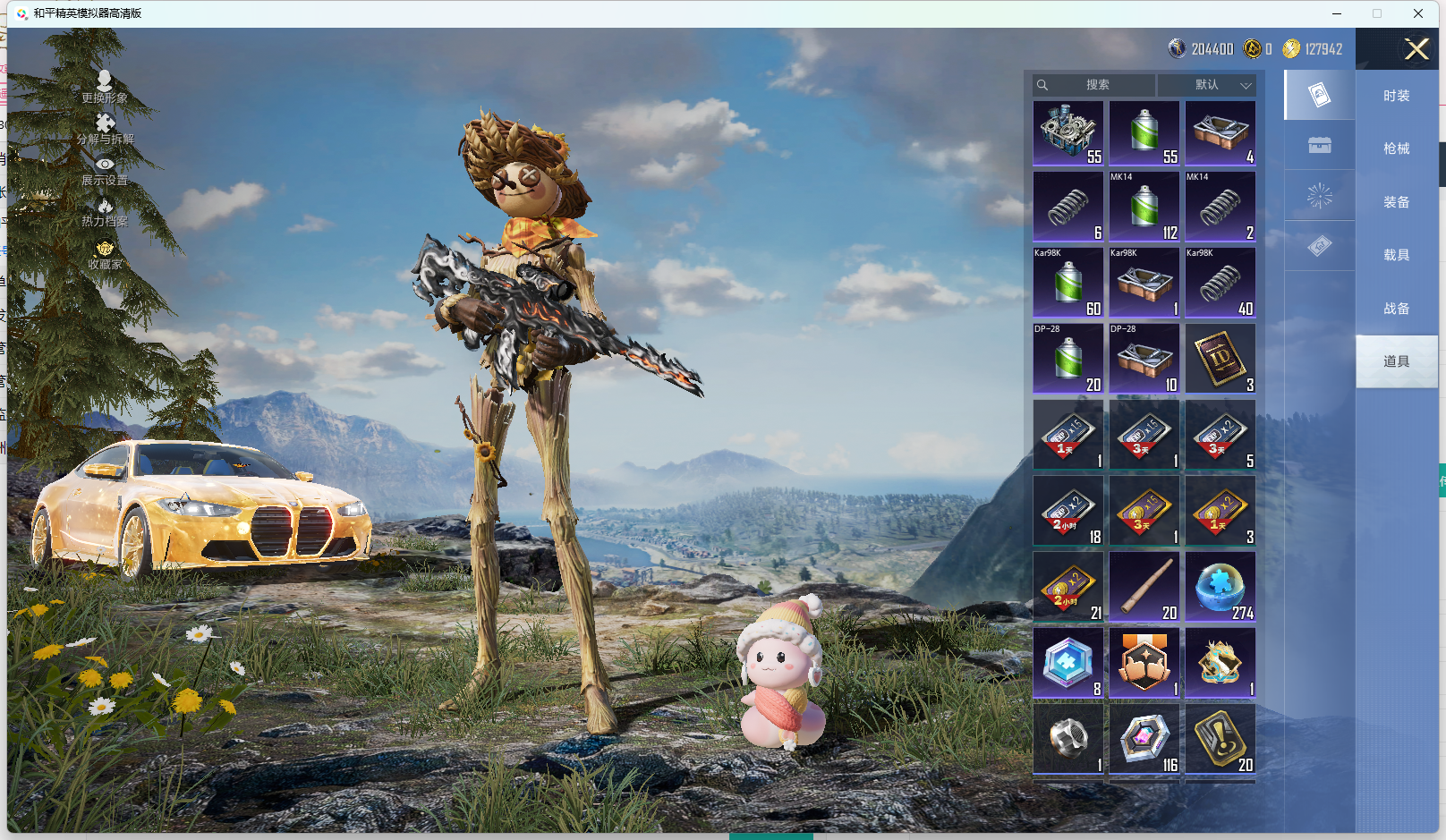Click the 搜索 search box
1446x840 pixels.
tap(1093, 85)
